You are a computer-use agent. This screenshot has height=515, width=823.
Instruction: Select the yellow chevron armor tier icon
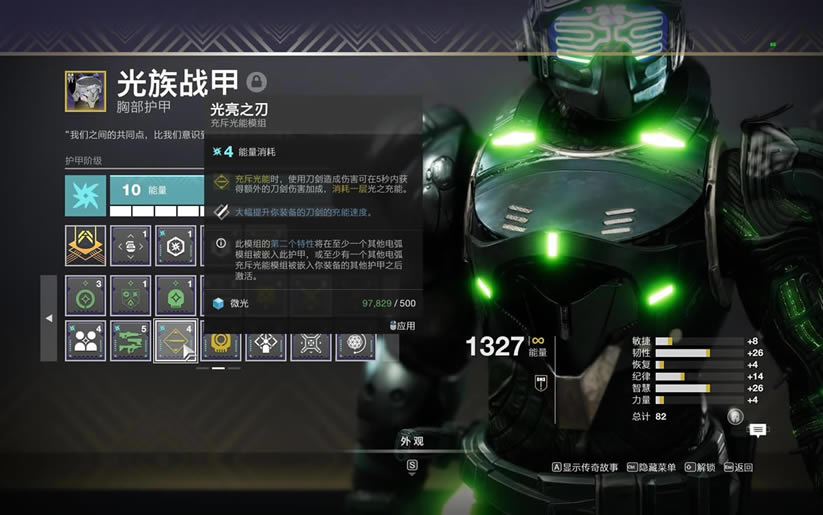[85, 246]
